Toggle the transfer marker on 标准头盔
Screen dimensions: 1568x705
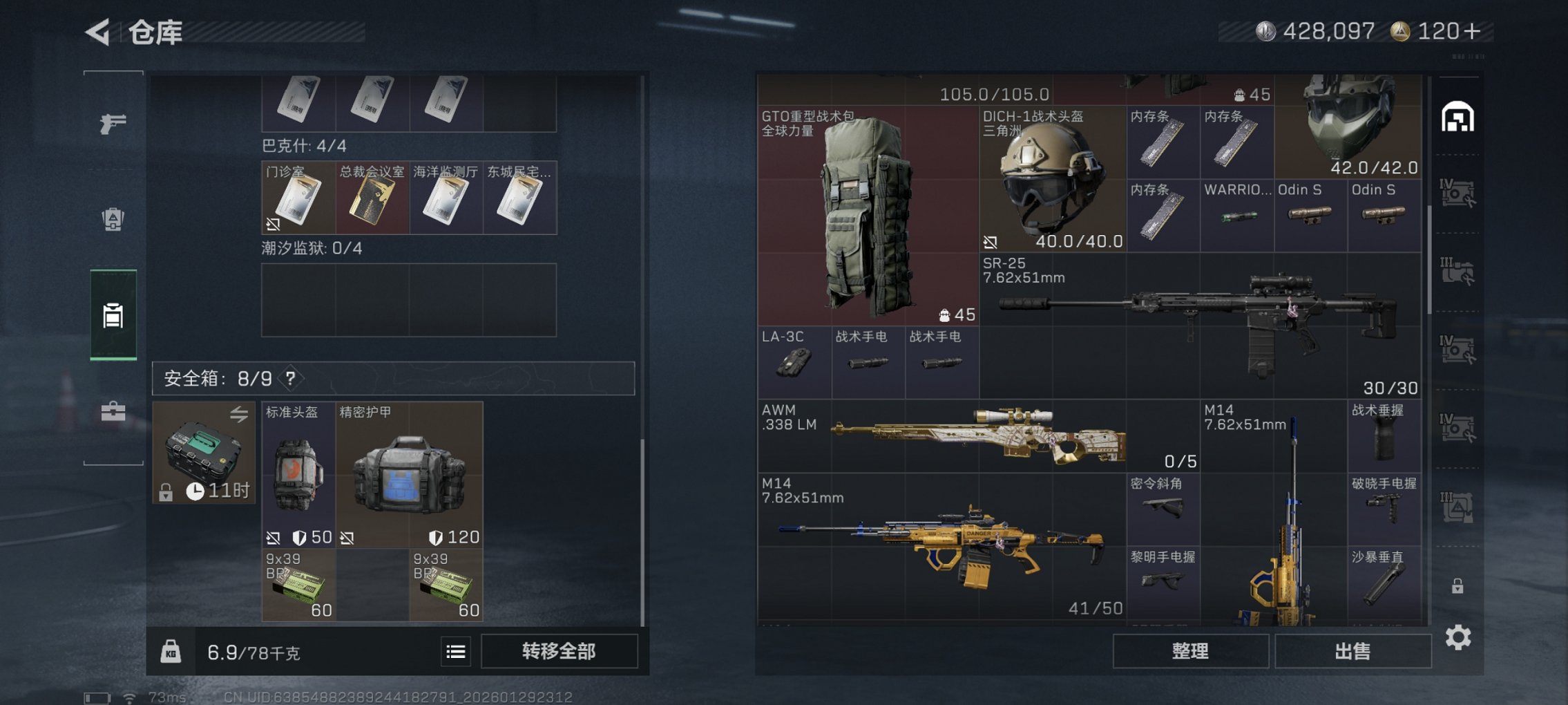274,538
